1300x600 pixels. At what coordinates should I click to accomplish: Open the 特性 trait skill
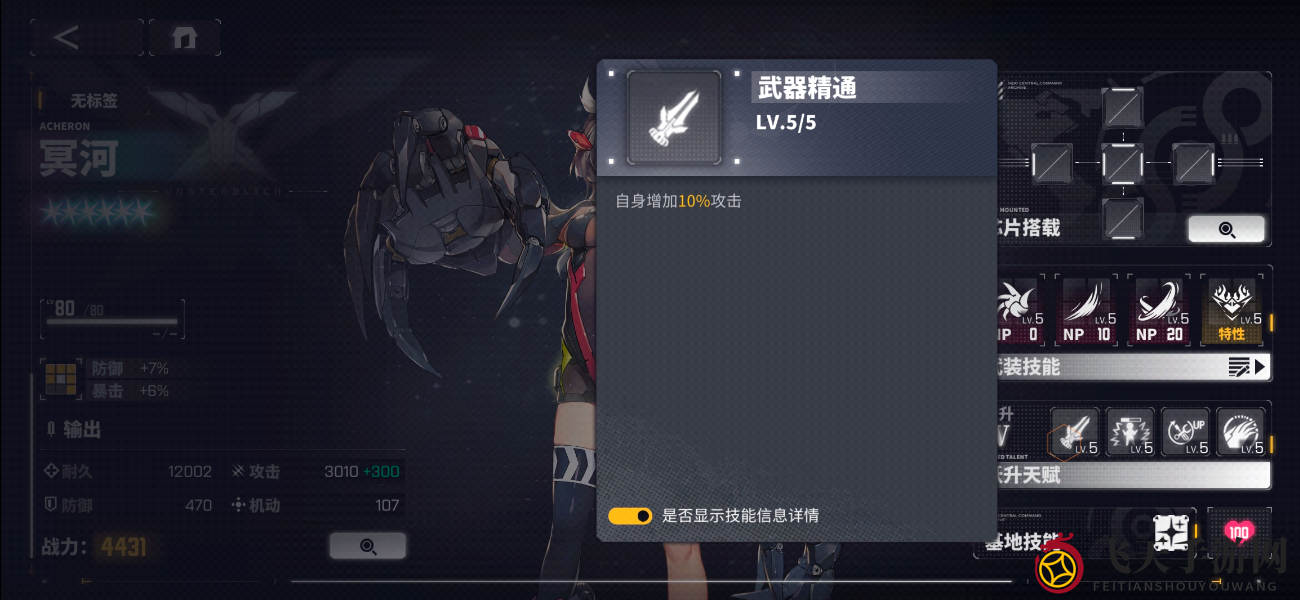(x=1231, y=311)
